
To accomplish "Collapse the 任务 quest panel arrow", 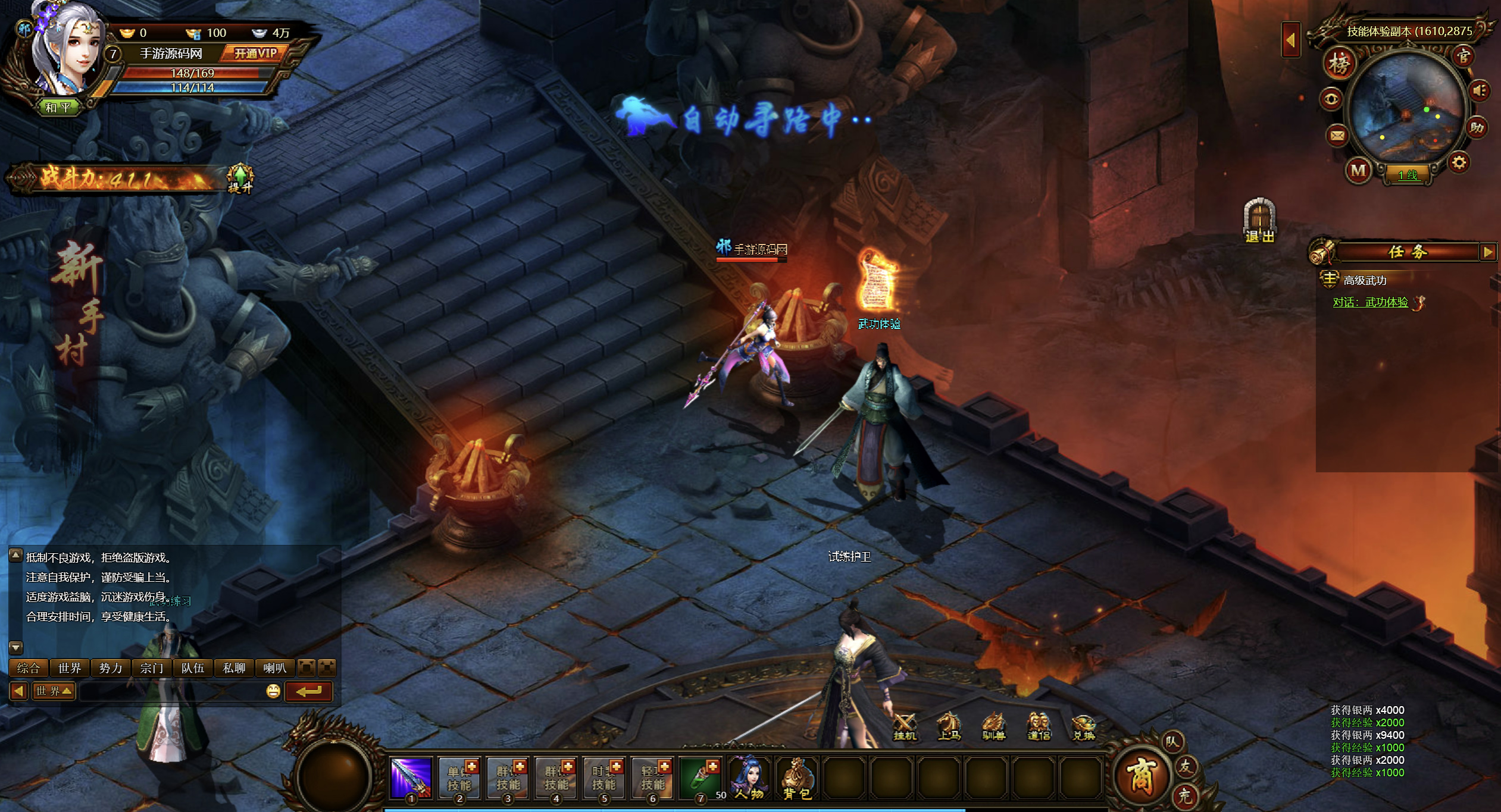I will [1487, 252].
